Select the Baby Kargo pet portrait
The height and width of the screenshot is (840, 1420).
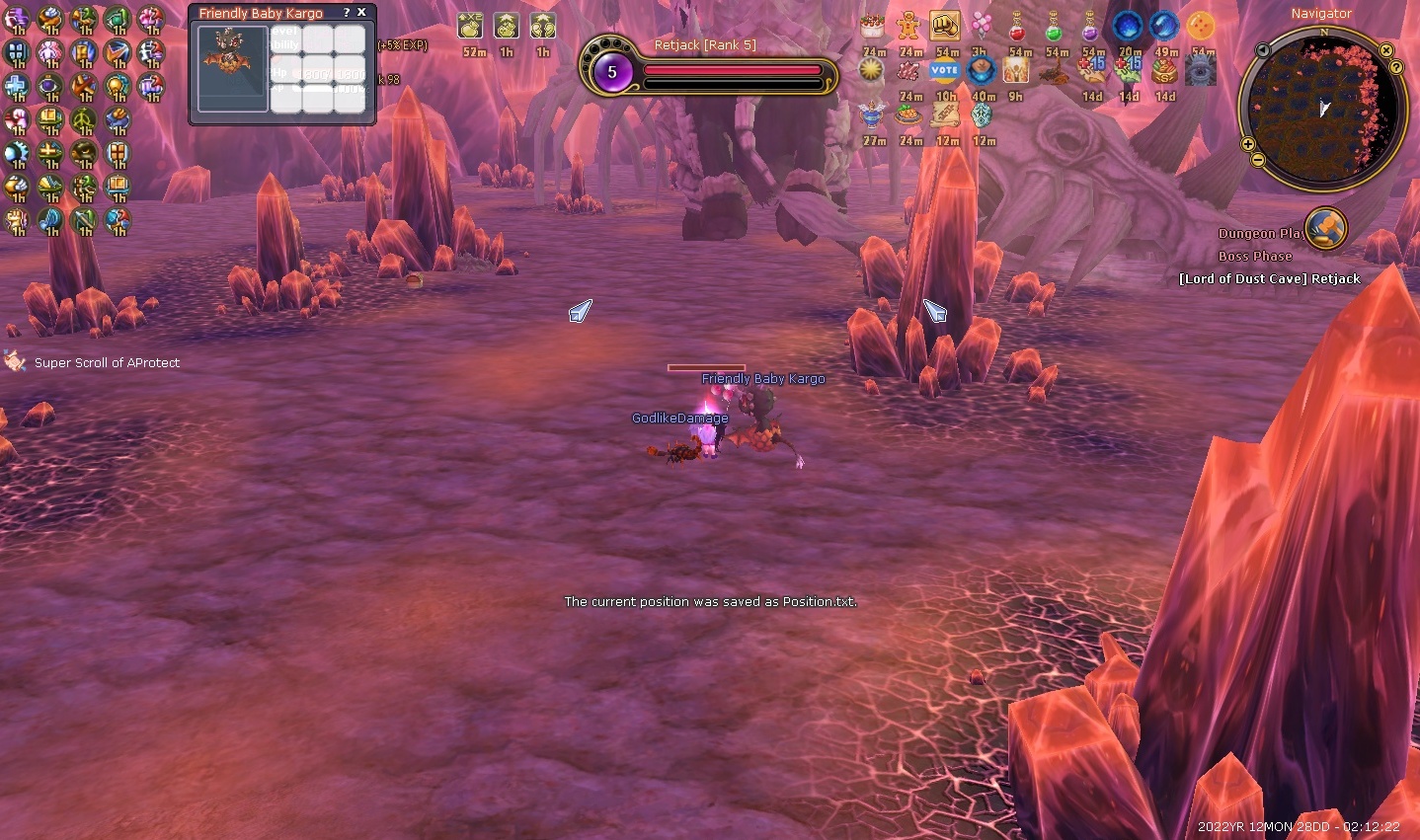click(233, 67)
